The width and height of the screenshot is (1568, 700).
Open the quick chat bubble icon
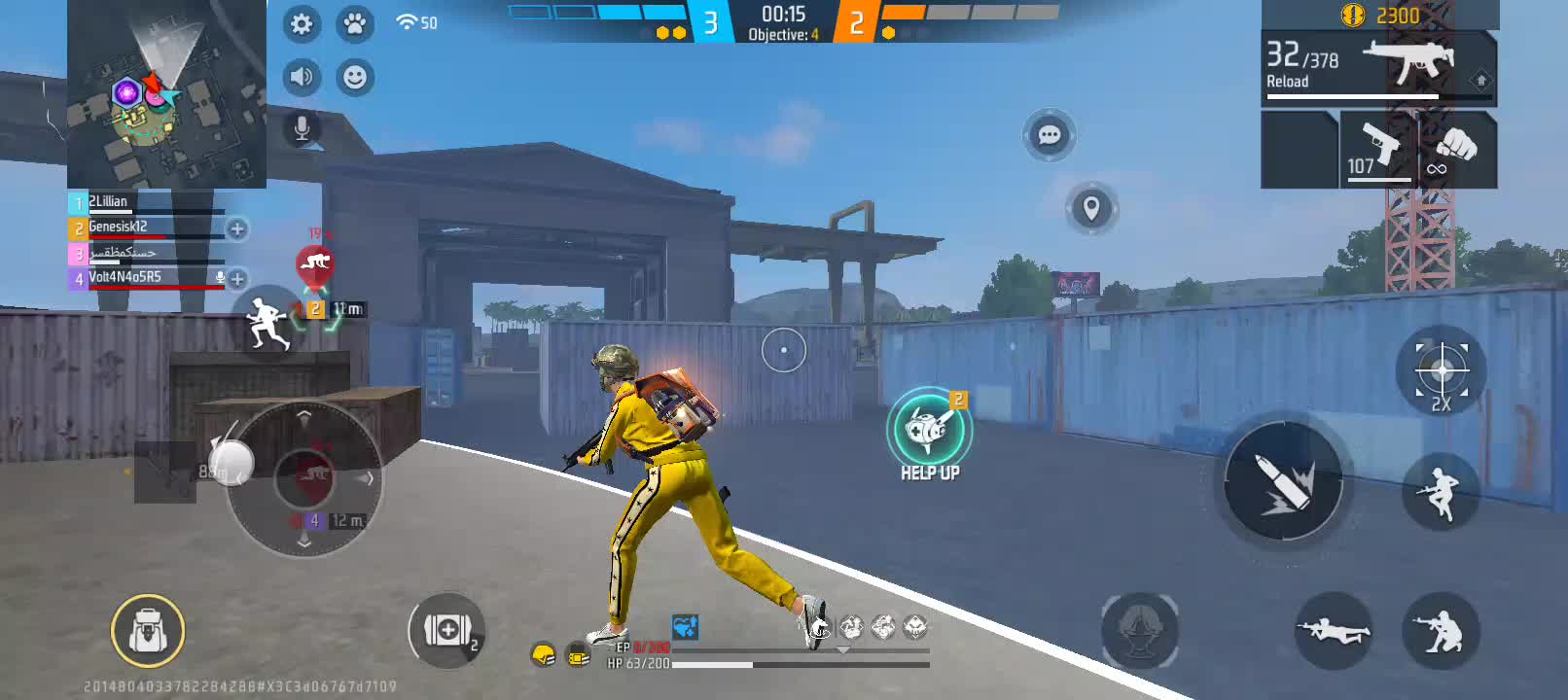(1048, 136)
